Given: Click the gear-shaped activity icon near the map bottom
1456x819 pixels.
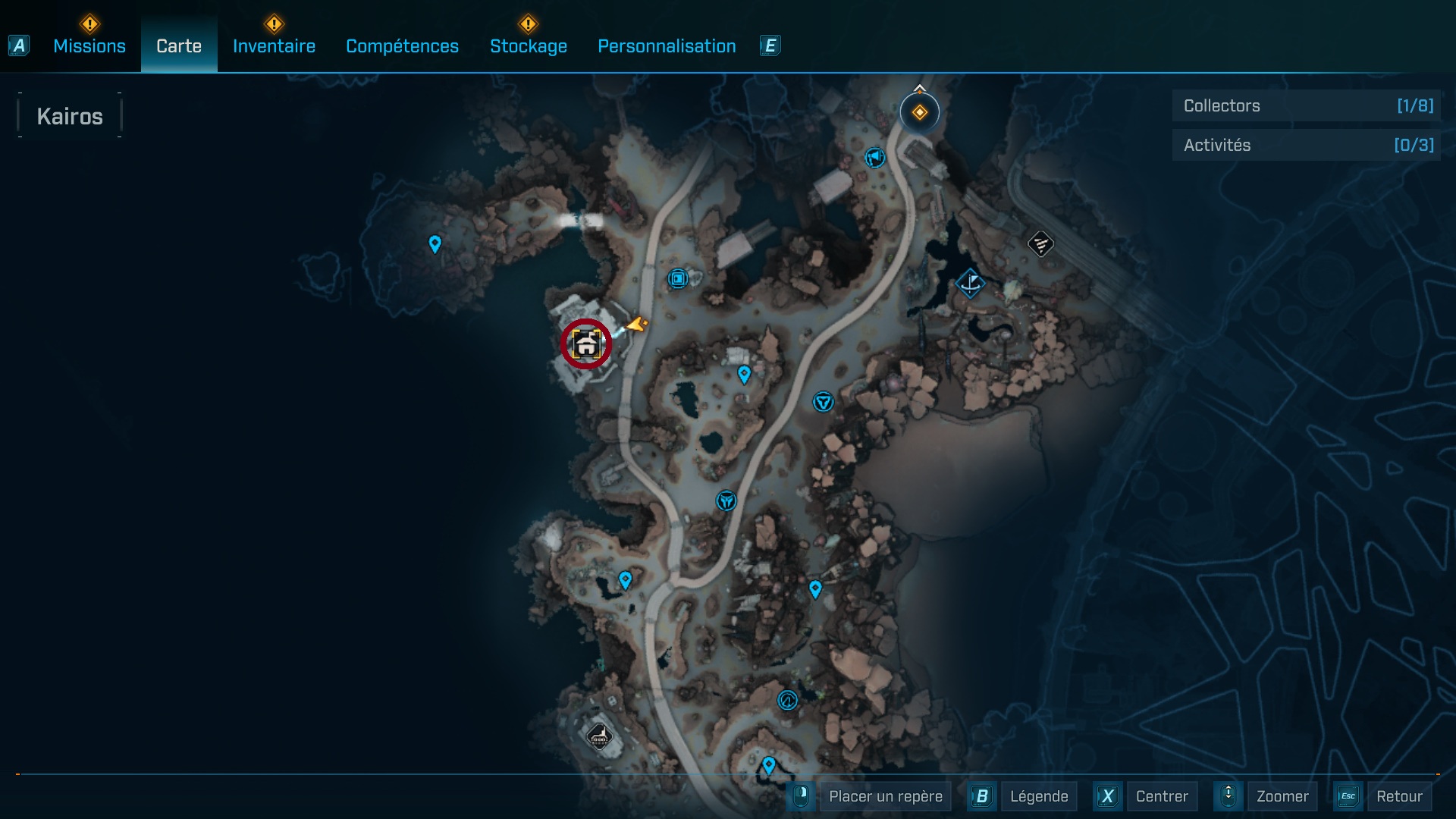Looking at the screenshot, I should tap(786, 701).
